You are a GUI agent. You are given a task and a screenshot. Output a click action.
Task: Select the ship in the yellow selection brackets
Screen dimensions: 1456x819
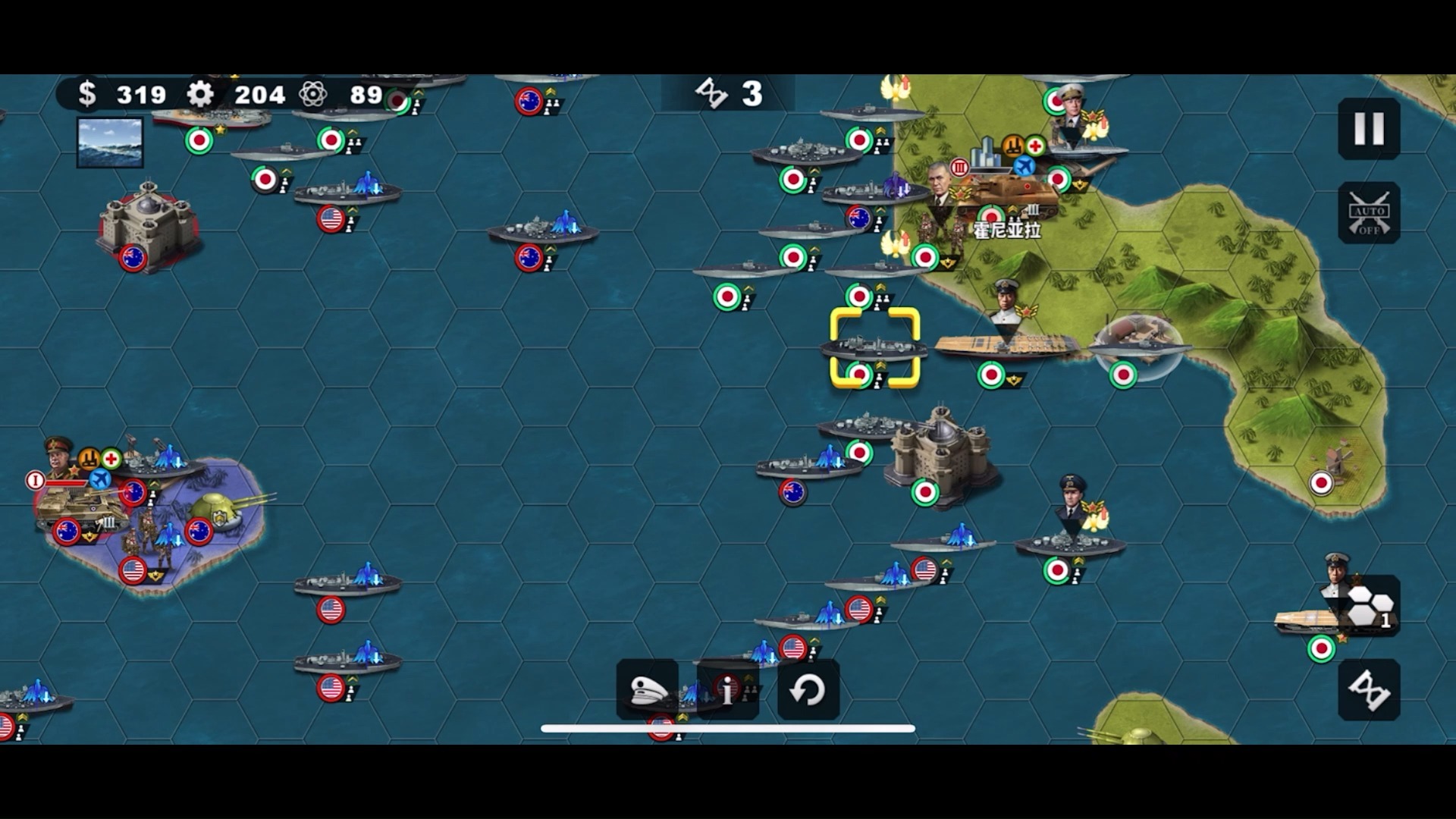point(874,348)
